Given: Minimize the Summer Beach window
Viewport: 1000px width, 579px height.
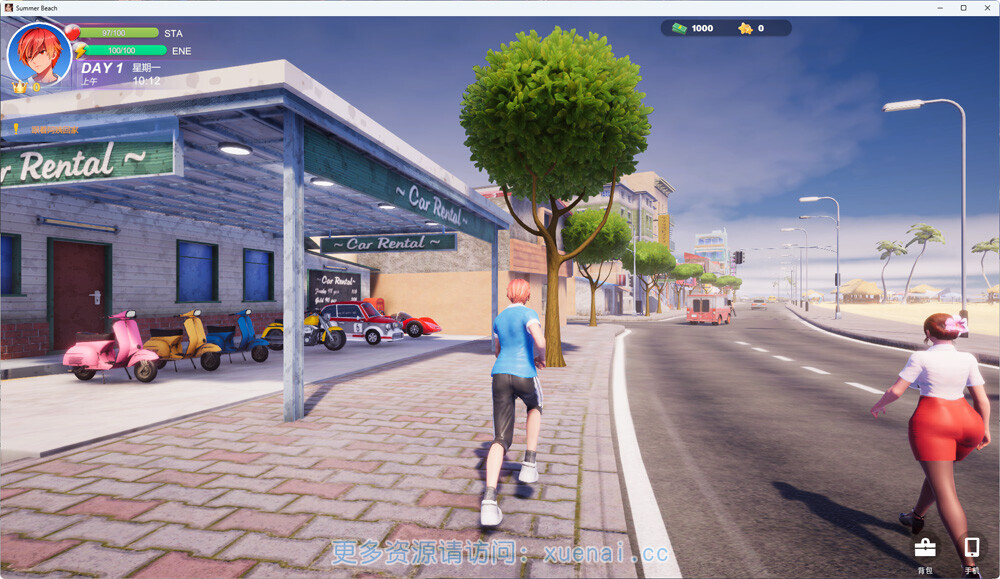Looking at the screenshot, I should click(940, 8).
